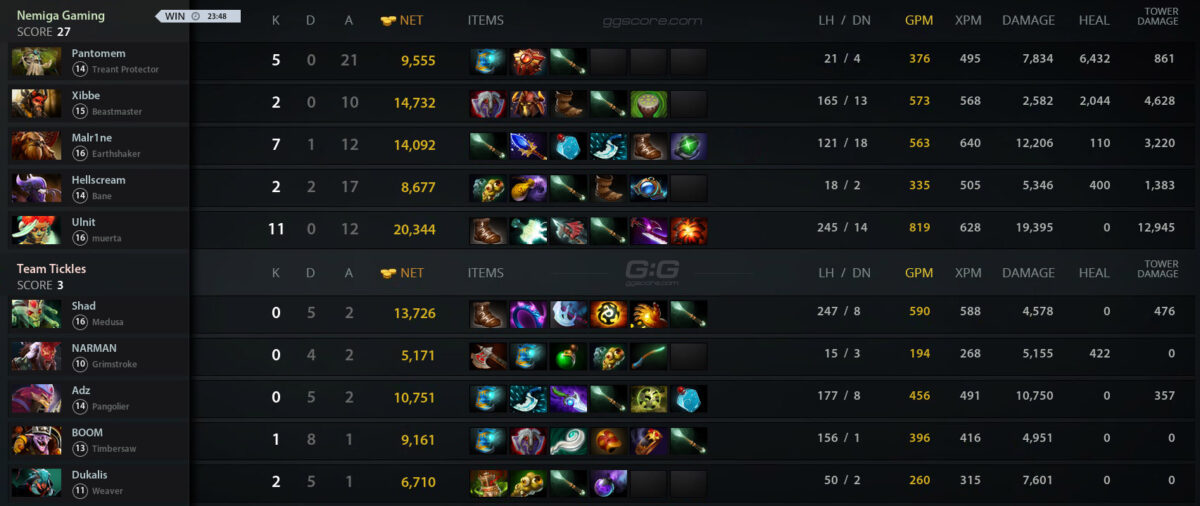Click the Nemiga Gaming team name
The width and height of the screenshot is (1200, 506).
pos(61,16)
